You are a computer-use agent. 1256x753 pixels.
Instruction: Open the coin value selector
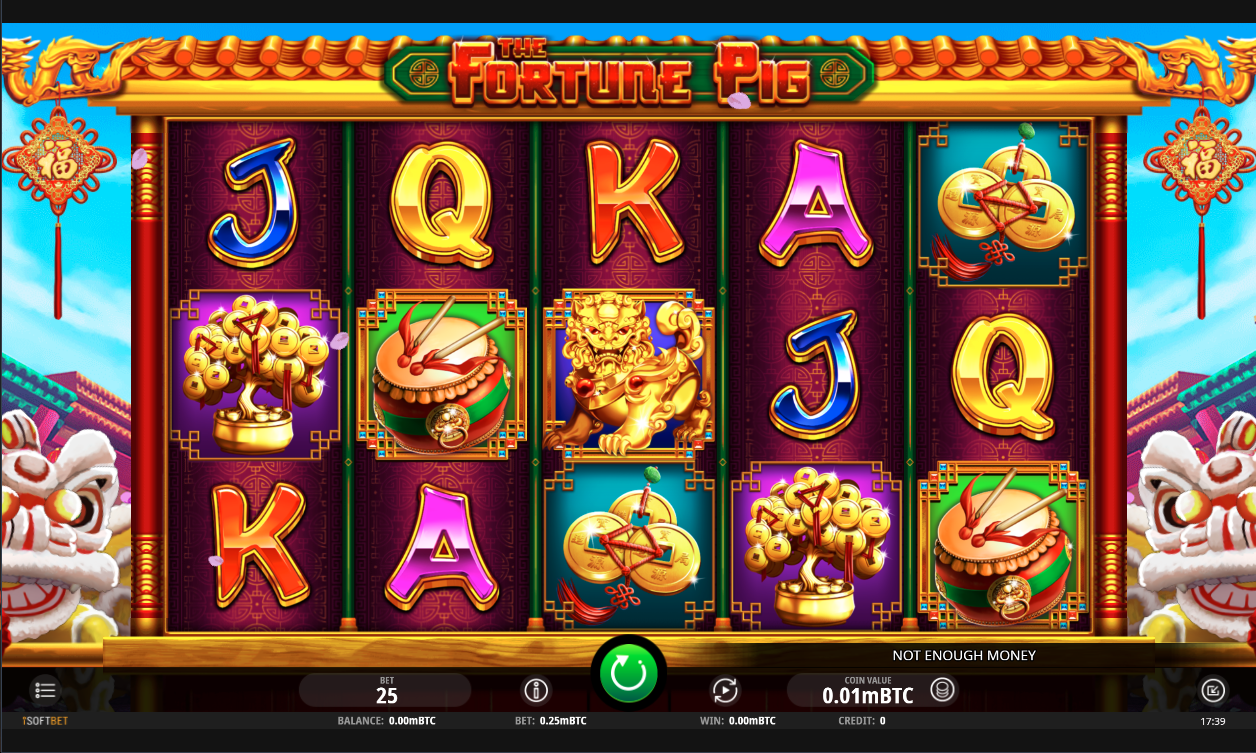(x=942, y=689)
